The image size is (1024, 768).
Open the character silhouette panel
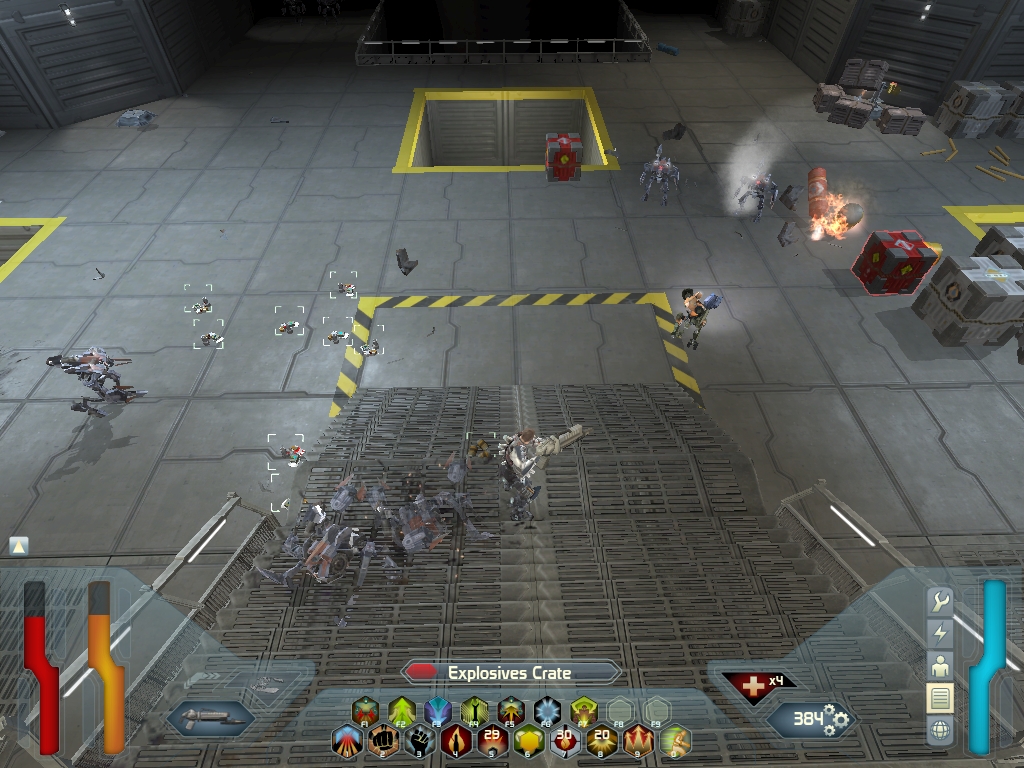(940, 666)
